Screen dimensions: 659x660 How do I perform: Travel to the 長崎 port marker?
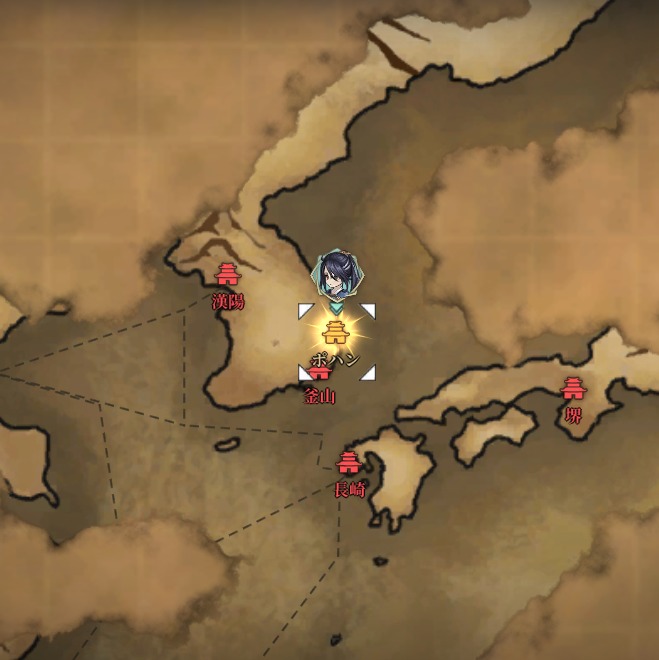click(x=349, y=463)
